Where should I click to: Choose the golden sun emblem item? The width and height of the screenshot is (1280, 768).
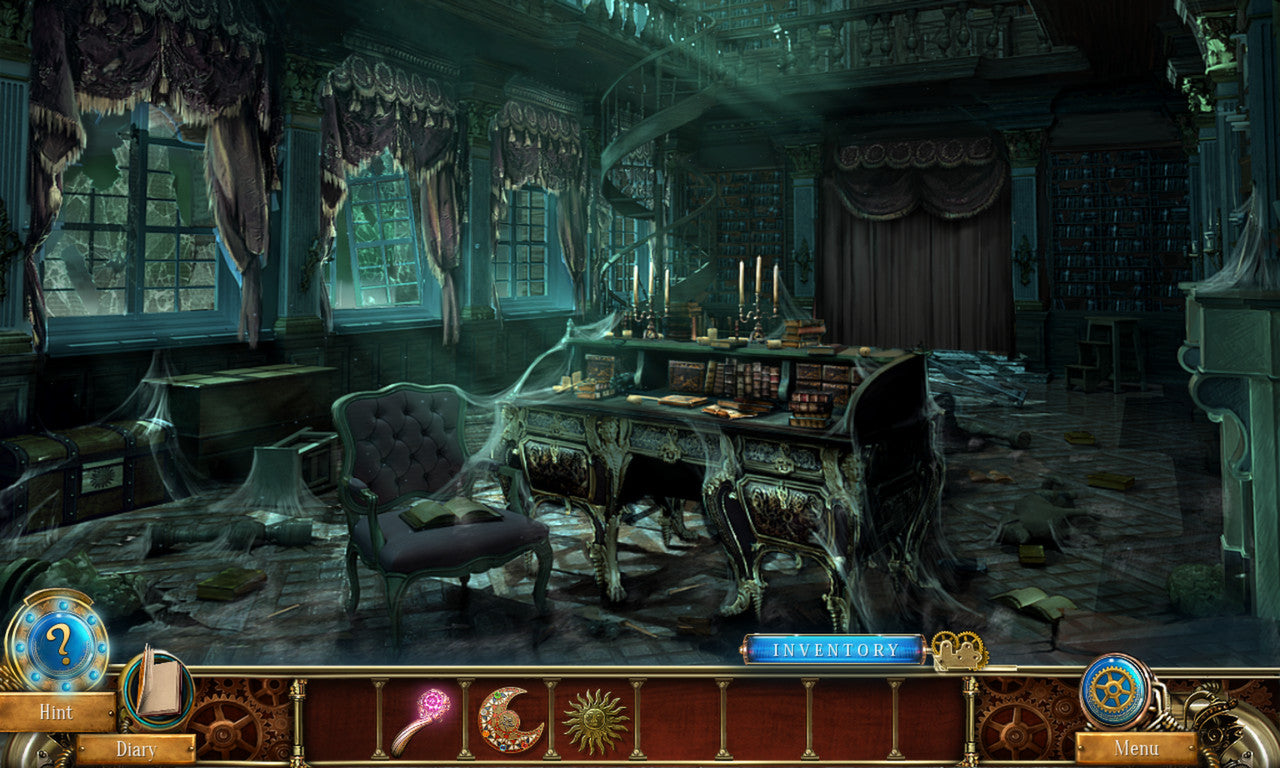point(595,719)
